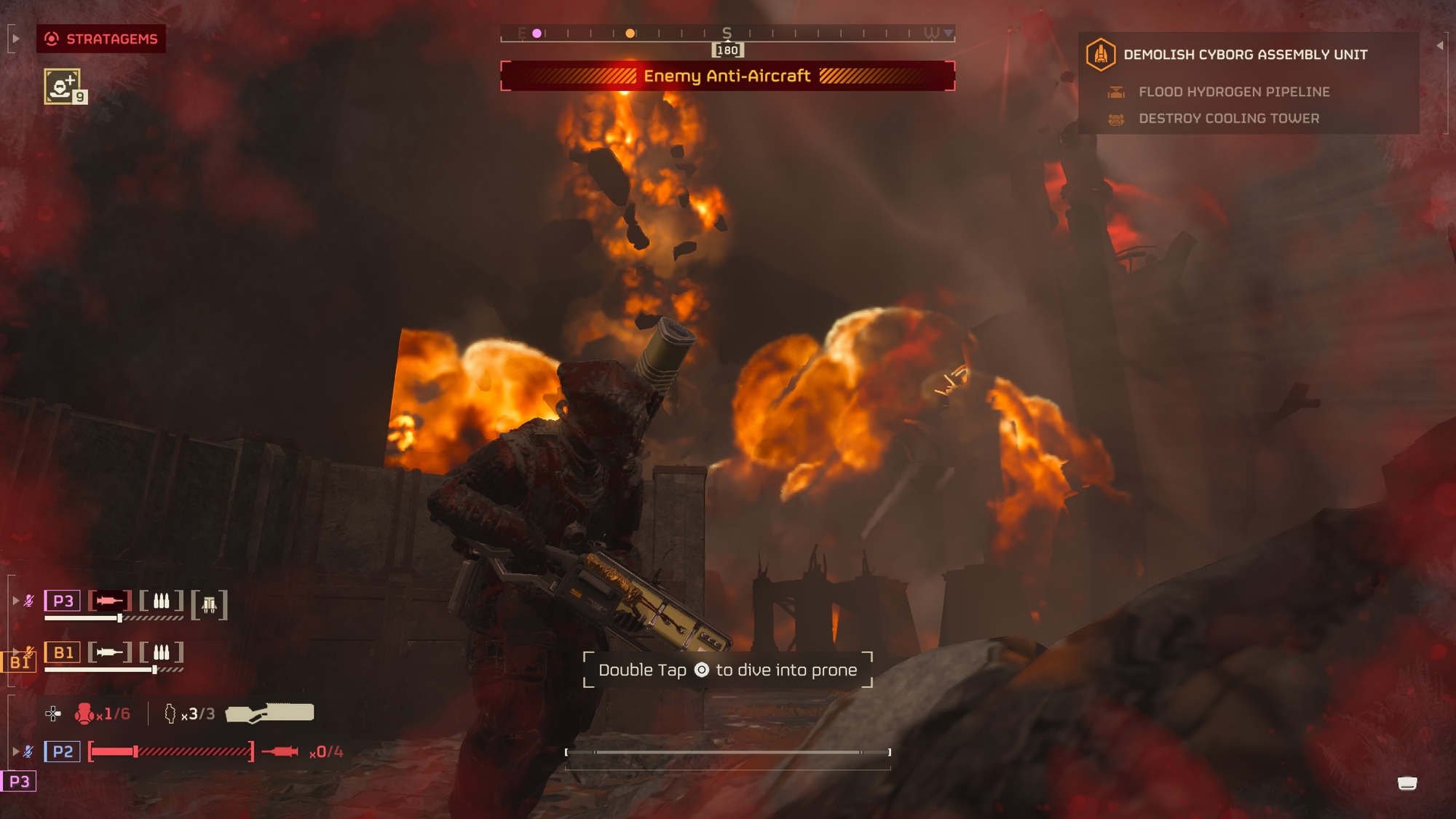Click the orange marker on the compass
Viewport: 1456px width, 819px height.
point(630,33)
